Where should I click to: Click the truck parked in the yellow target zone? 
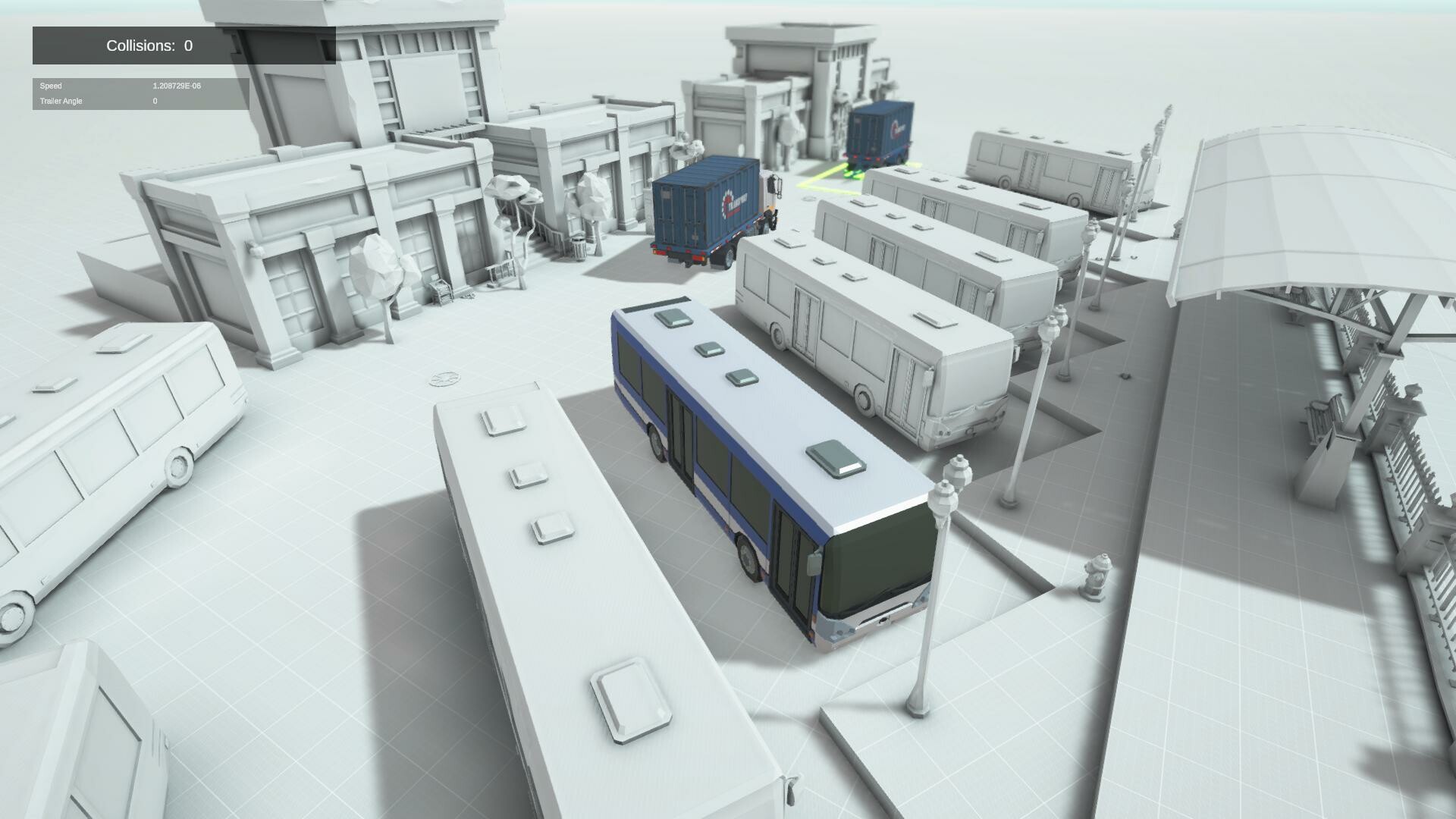click(x=880, y=129)
